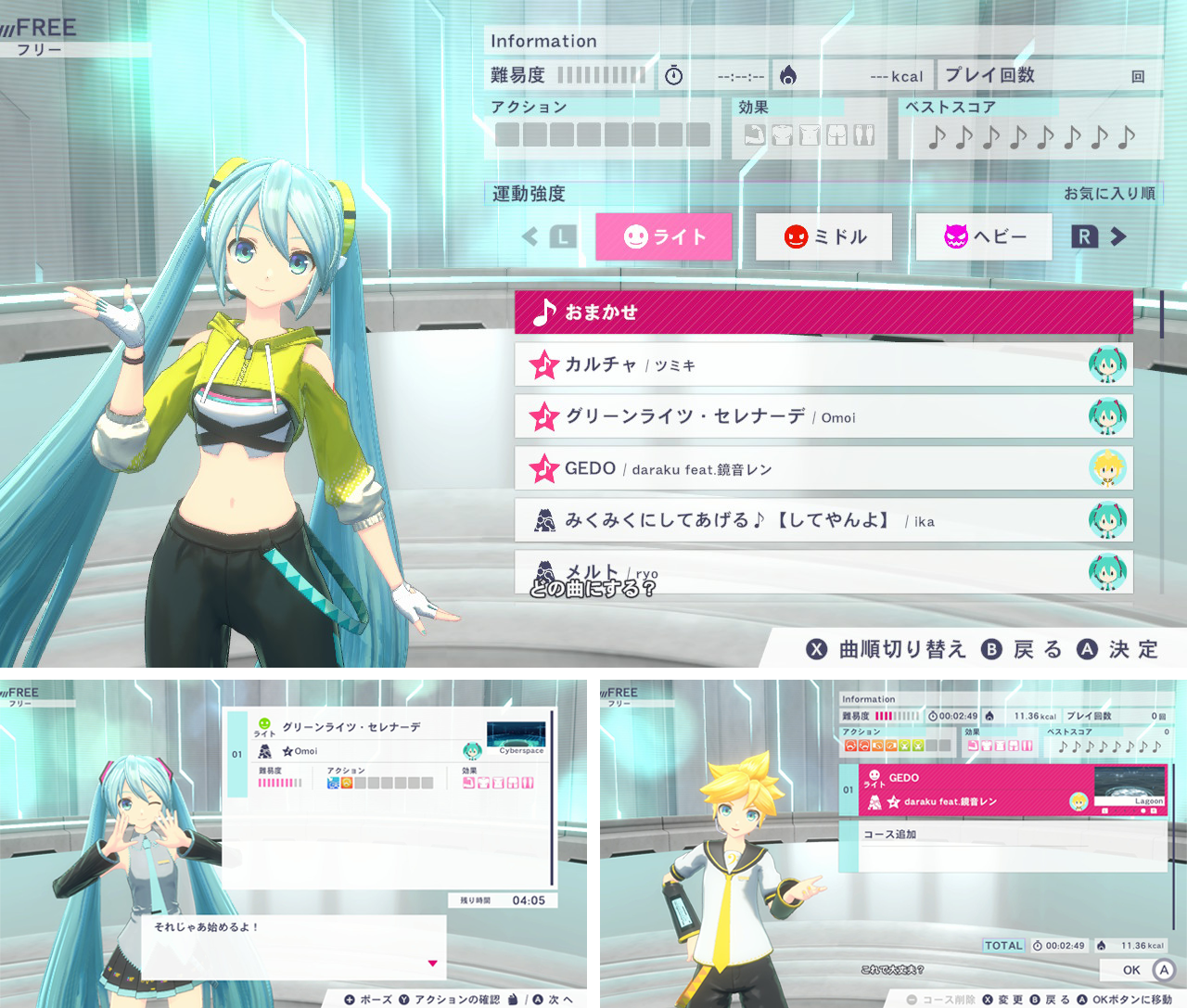Click the flame calorie icon
The image size is (1187, 1008).
coord(787,74)
